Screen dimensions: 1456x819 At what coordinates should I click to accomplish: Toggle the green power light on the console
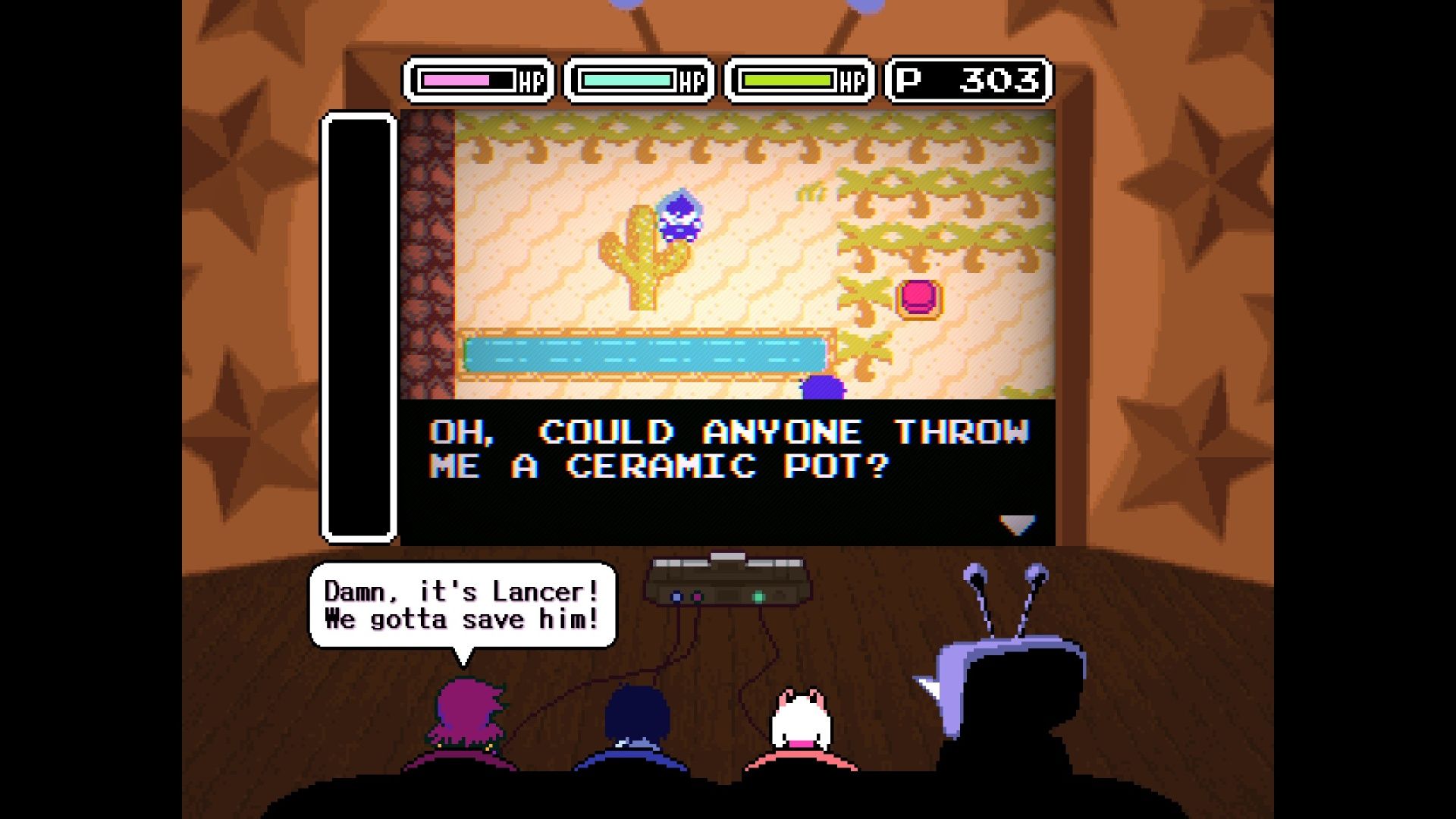[x=759, y=597]
